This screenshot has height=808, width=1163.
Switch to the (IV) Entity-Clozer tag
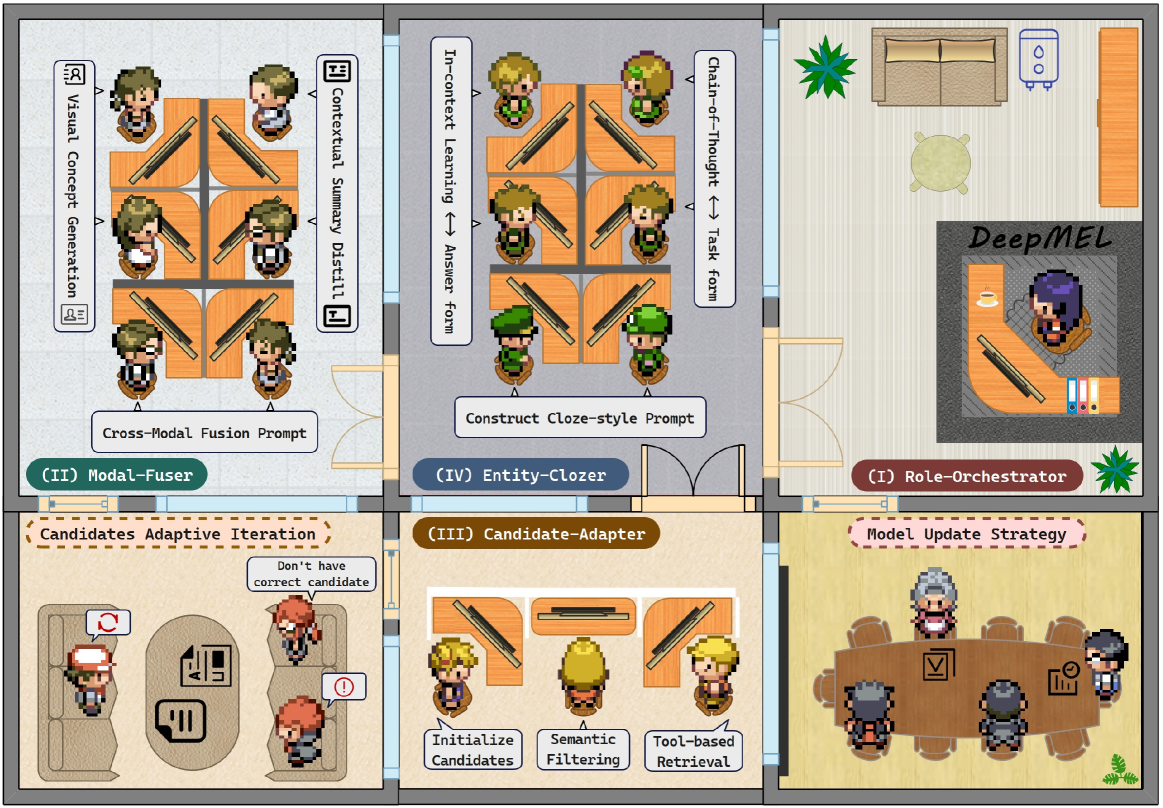[520, 475]
